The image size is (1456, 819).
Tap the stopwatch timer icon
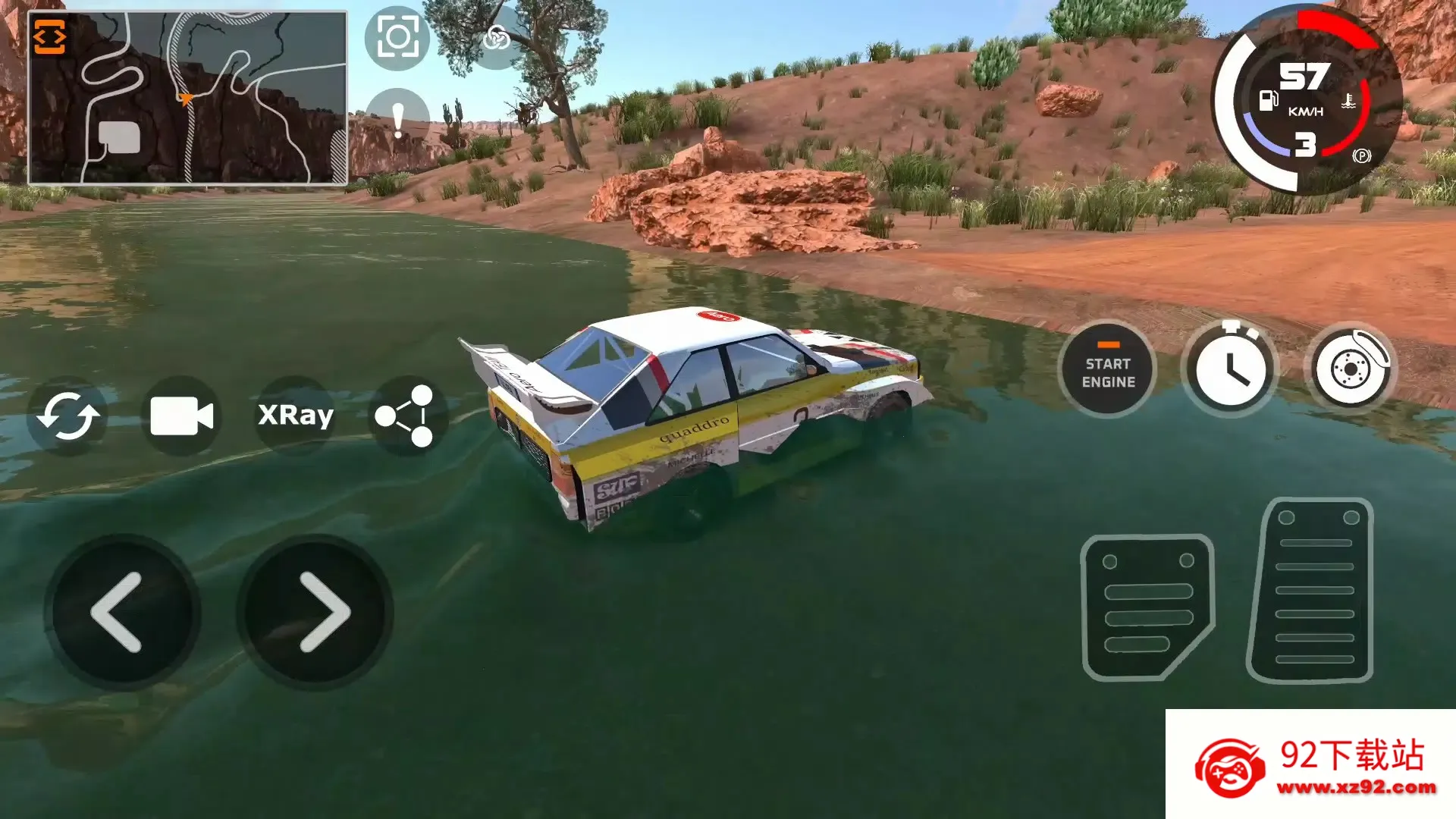[1229, 369]
